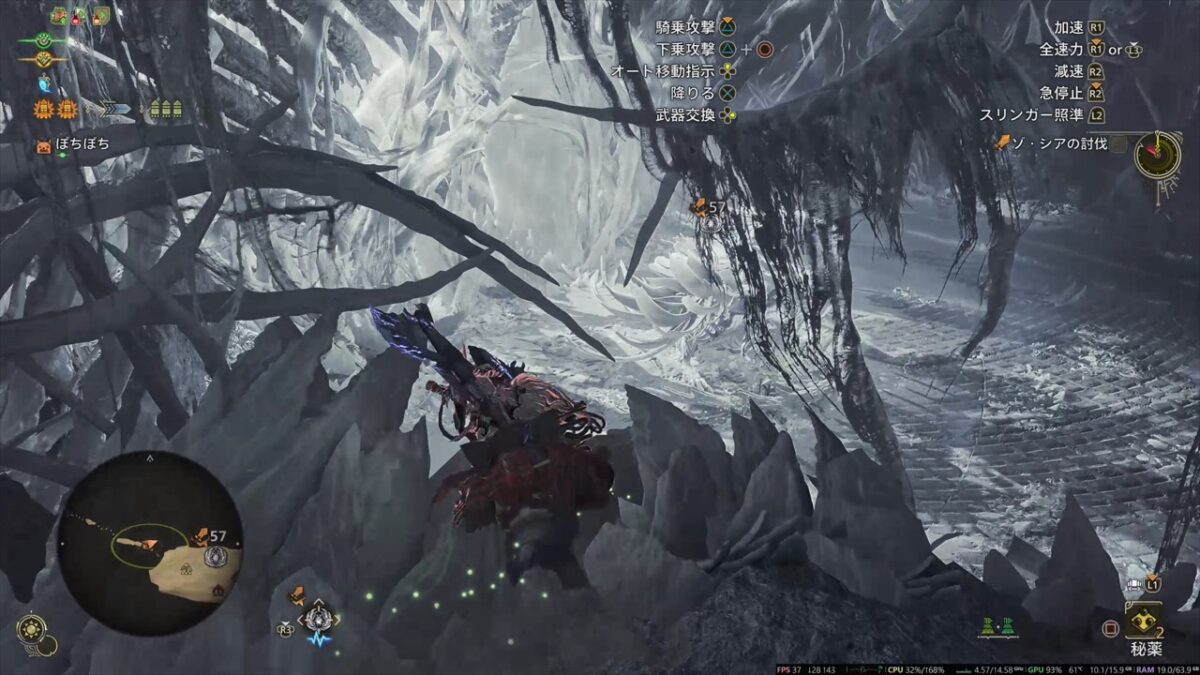Click the ゾ・シアの討伐 quest objective
This screenshot has width=1200, height=675.
tap(1059, 143)
